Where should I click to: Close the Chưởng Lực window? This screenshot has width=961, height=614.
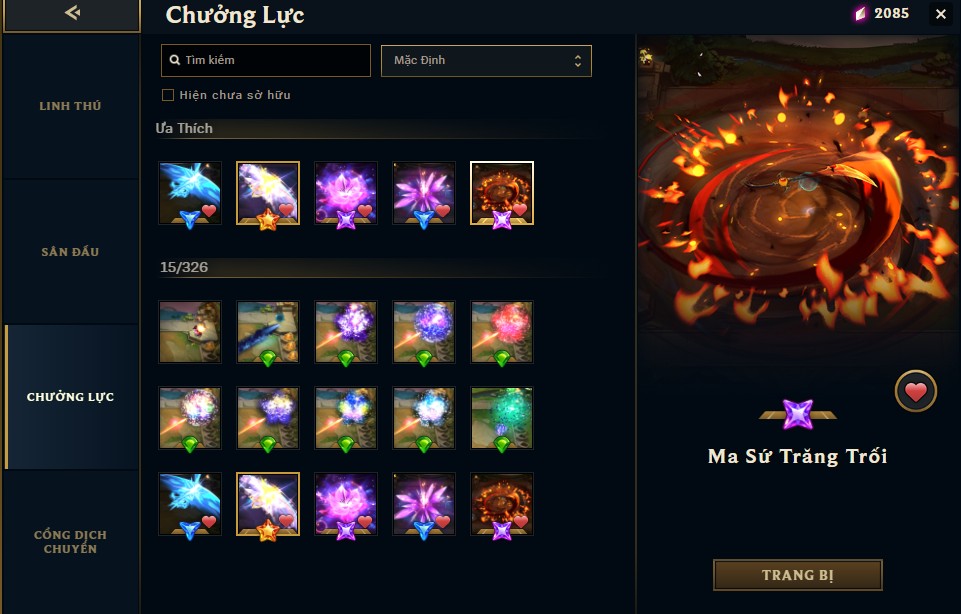tap(940, 14)
